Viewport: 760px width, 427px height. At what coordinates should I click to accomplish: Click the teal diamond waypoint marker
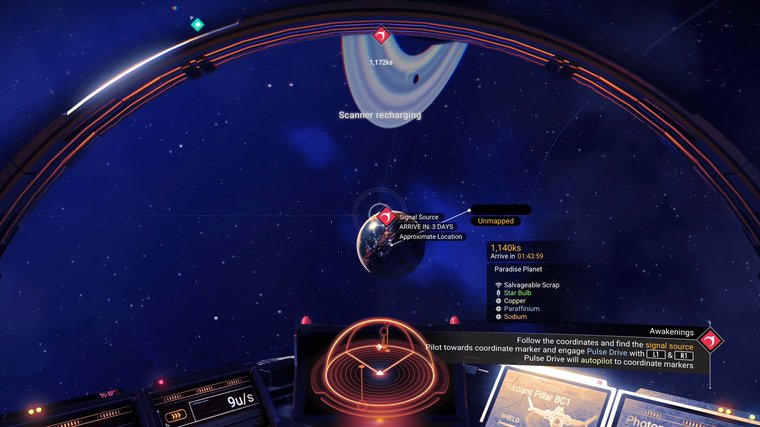click(x=197, y=24)
